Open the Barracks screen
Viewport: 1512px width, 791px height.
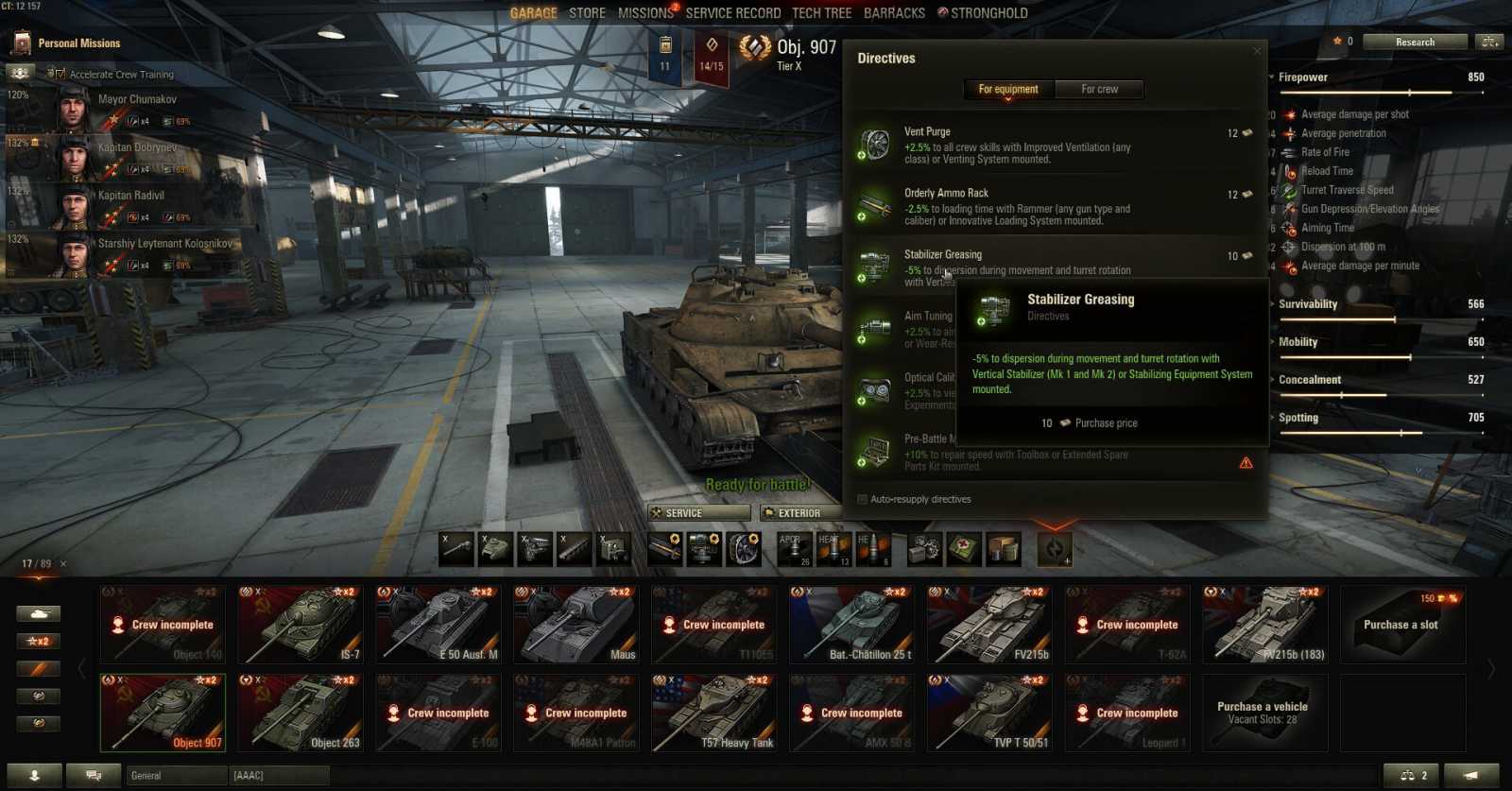pyautogui.click(x=894, y=13)
